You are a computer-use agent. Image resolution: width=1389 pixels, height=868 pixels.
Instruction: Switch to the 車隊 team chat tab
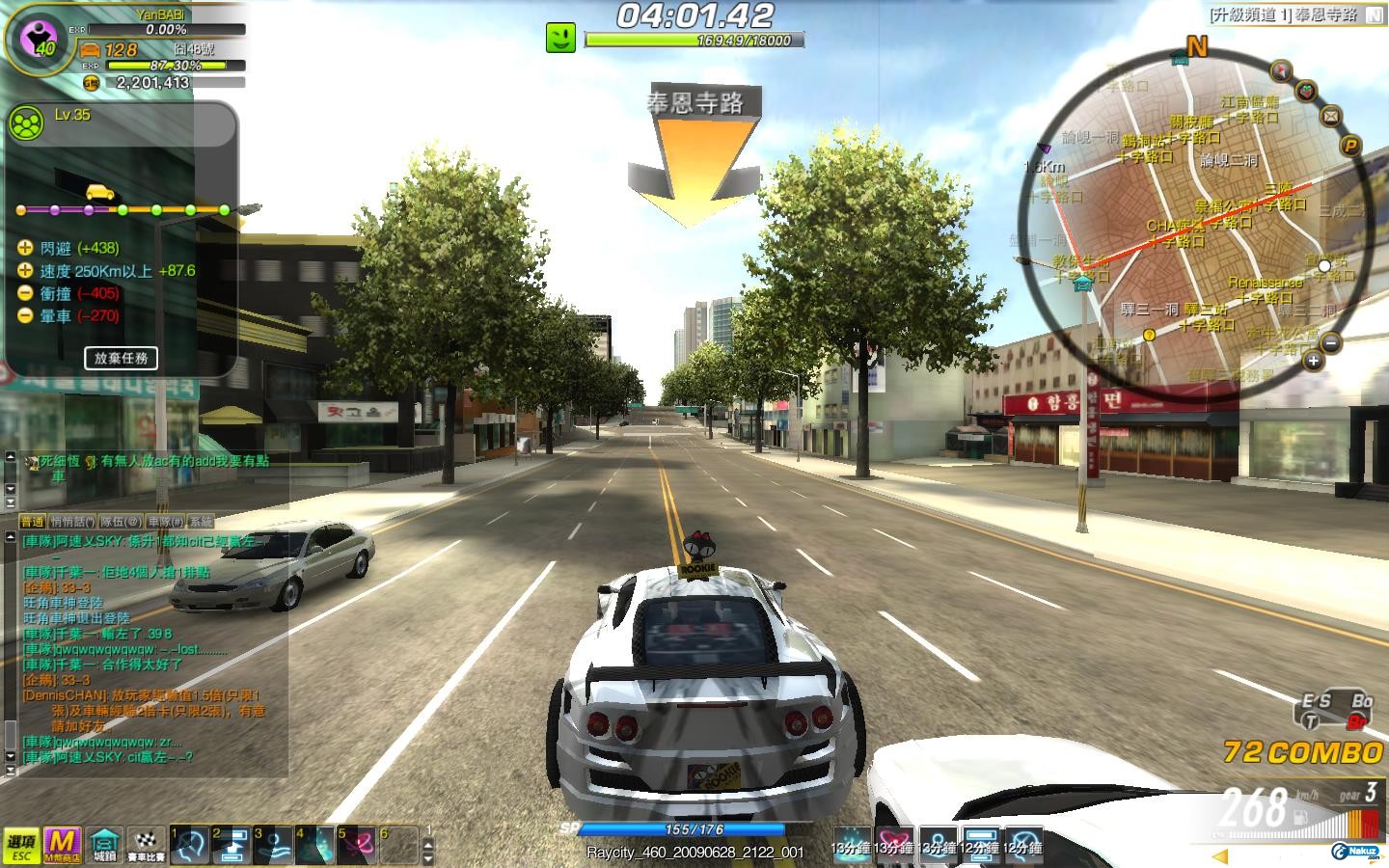coord(160,522)
